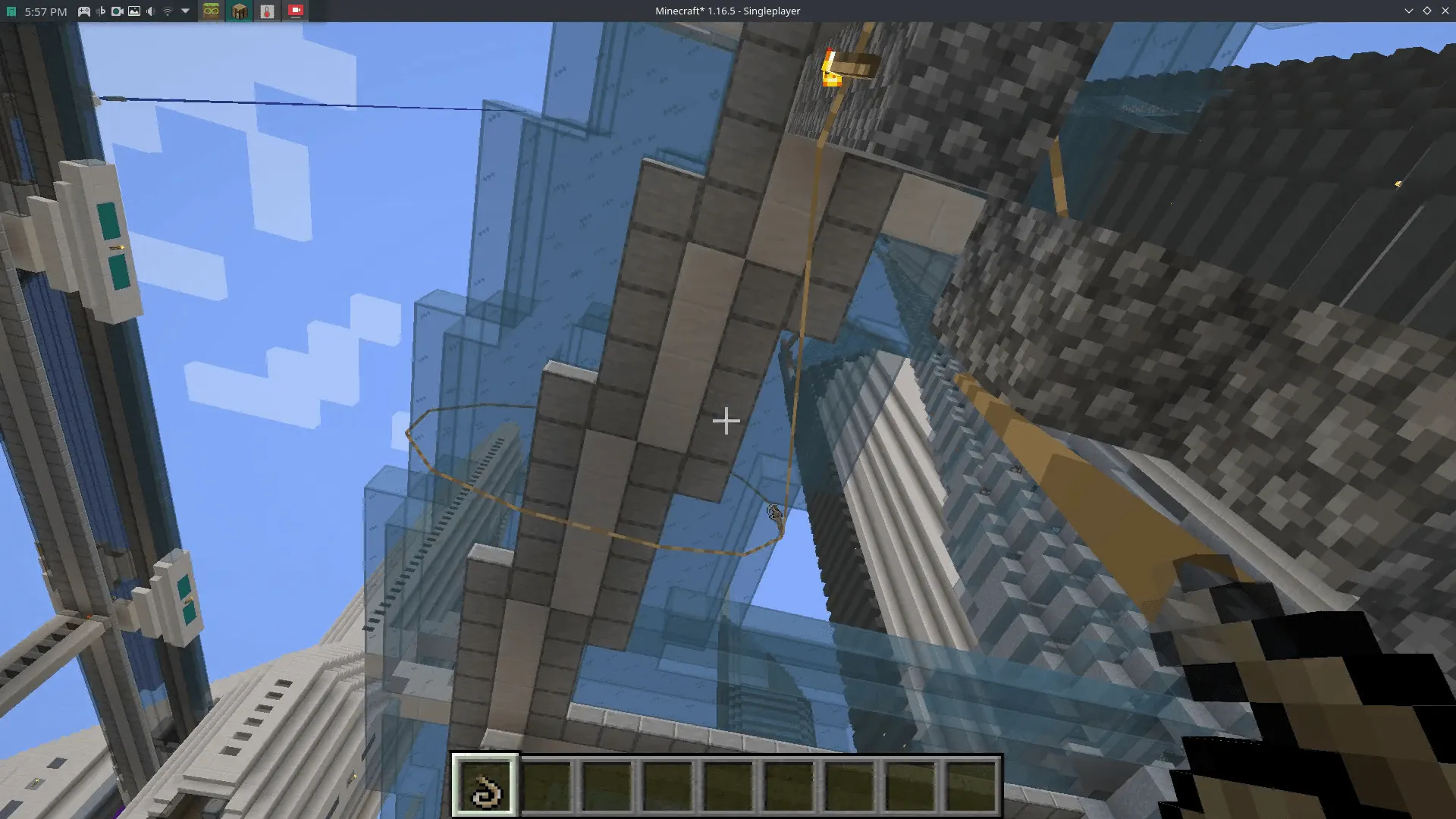The image size is (1456, 819).
Task: Minimize Minecraft using the chevron button
Action: click(x=1409, y=11)
